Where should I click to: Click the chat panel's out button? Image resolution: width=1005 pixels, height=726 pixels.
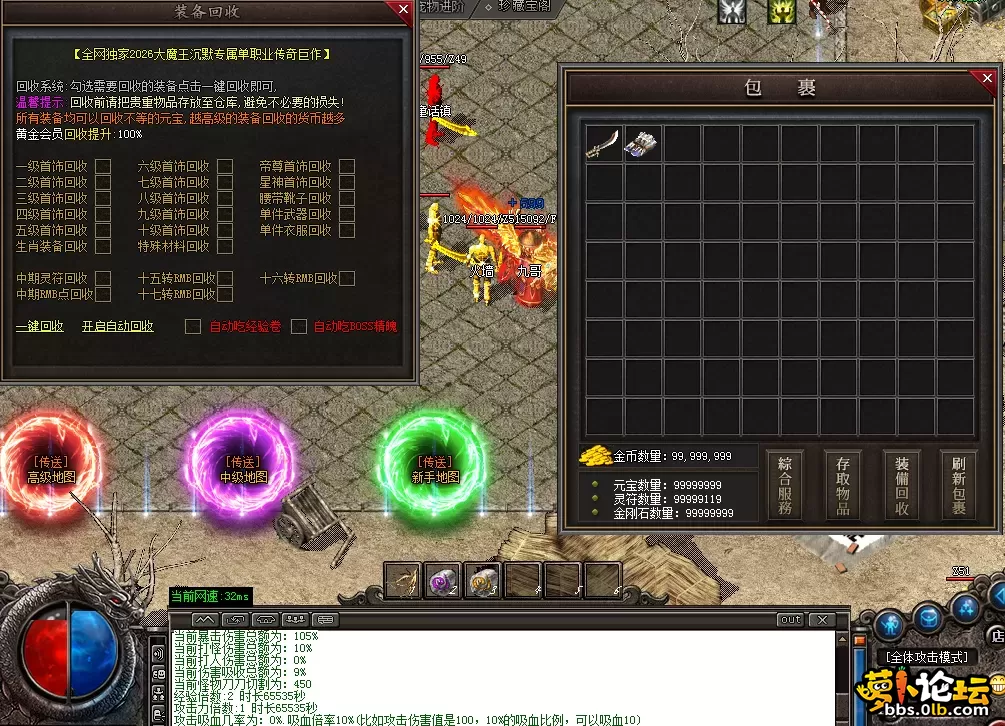pos(791,620)
